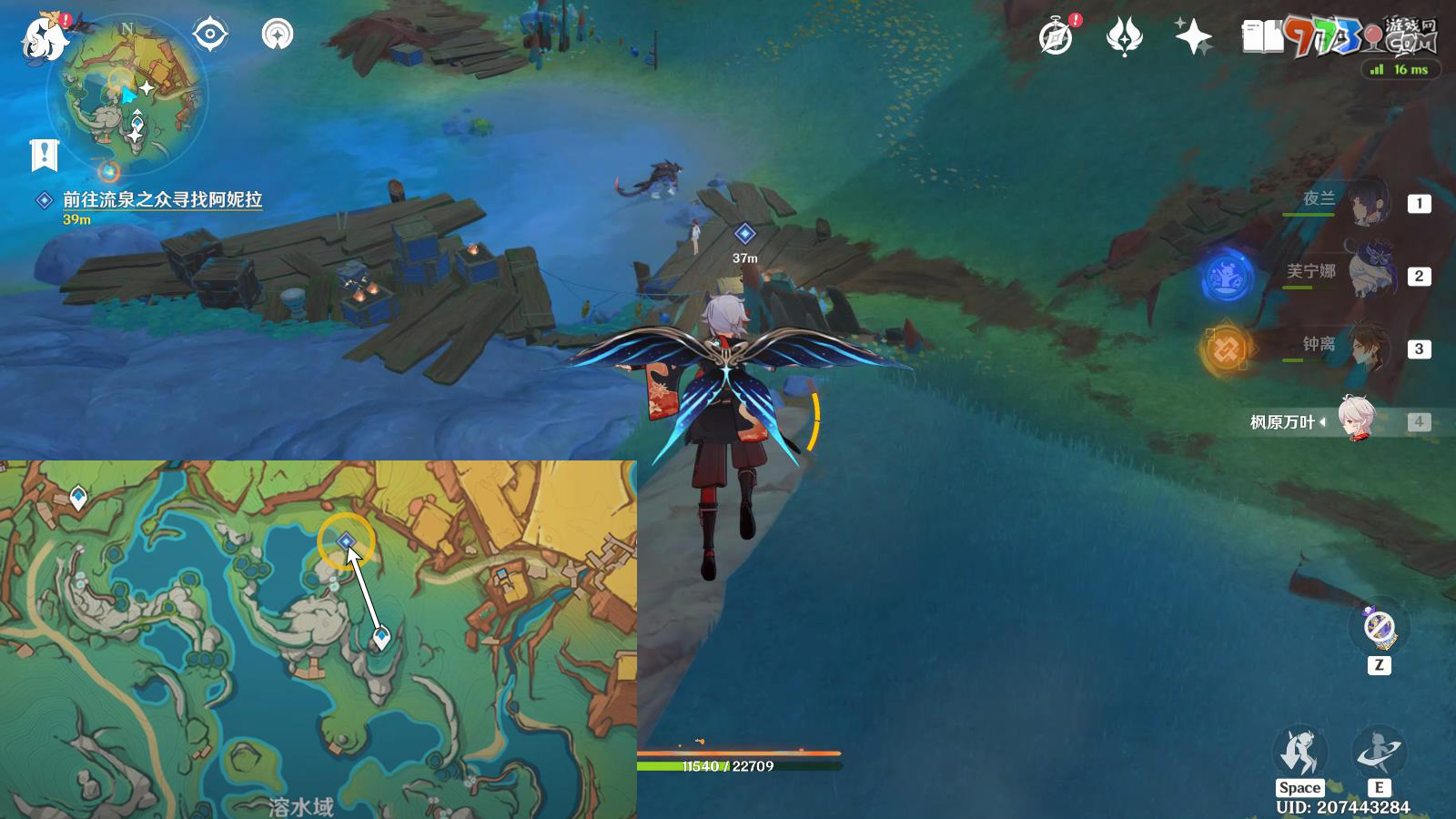Use the equipped gadget above Z

1380,628
